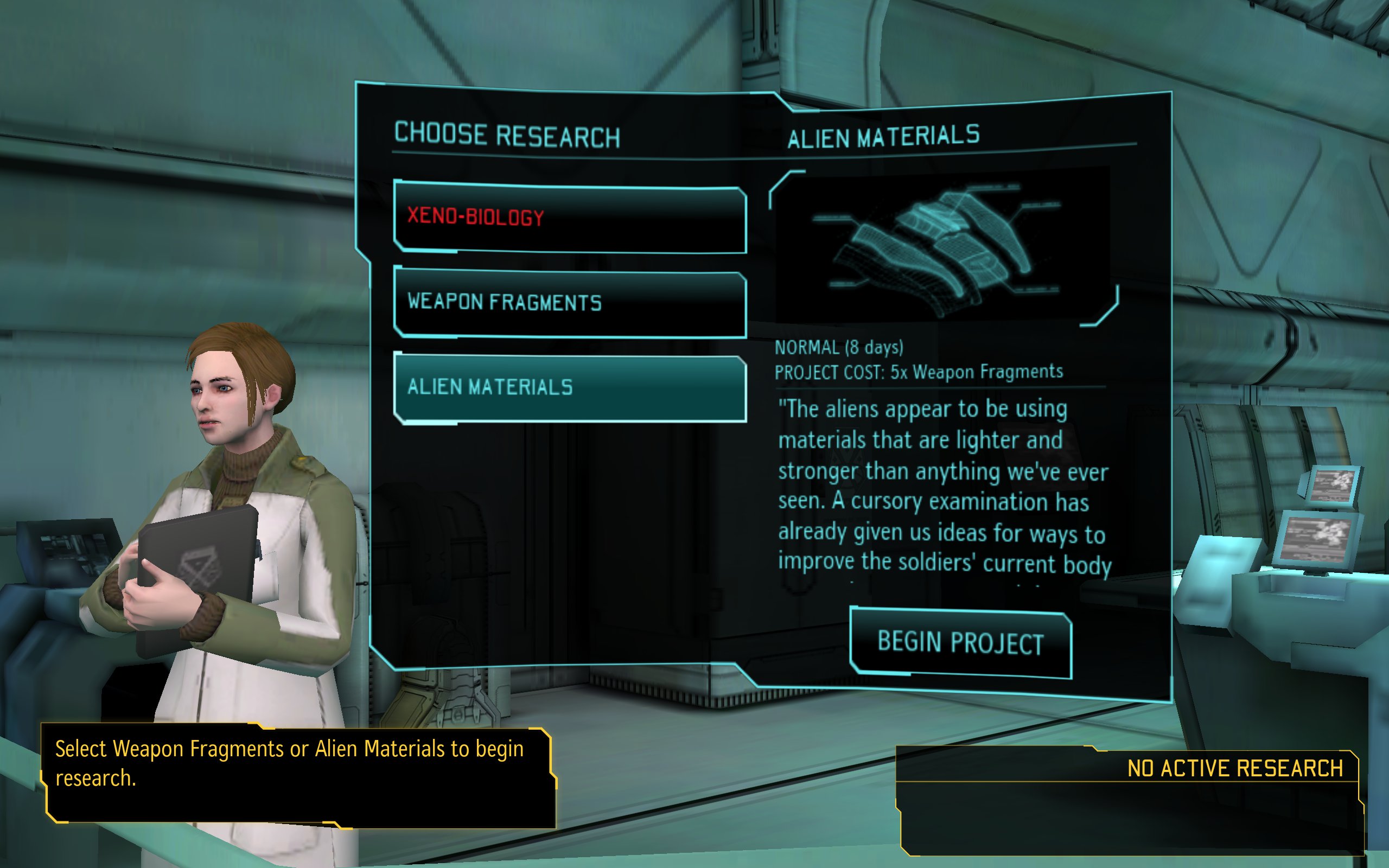
Task: Choose Weapon Fragments research
Action: click(569, 303)
